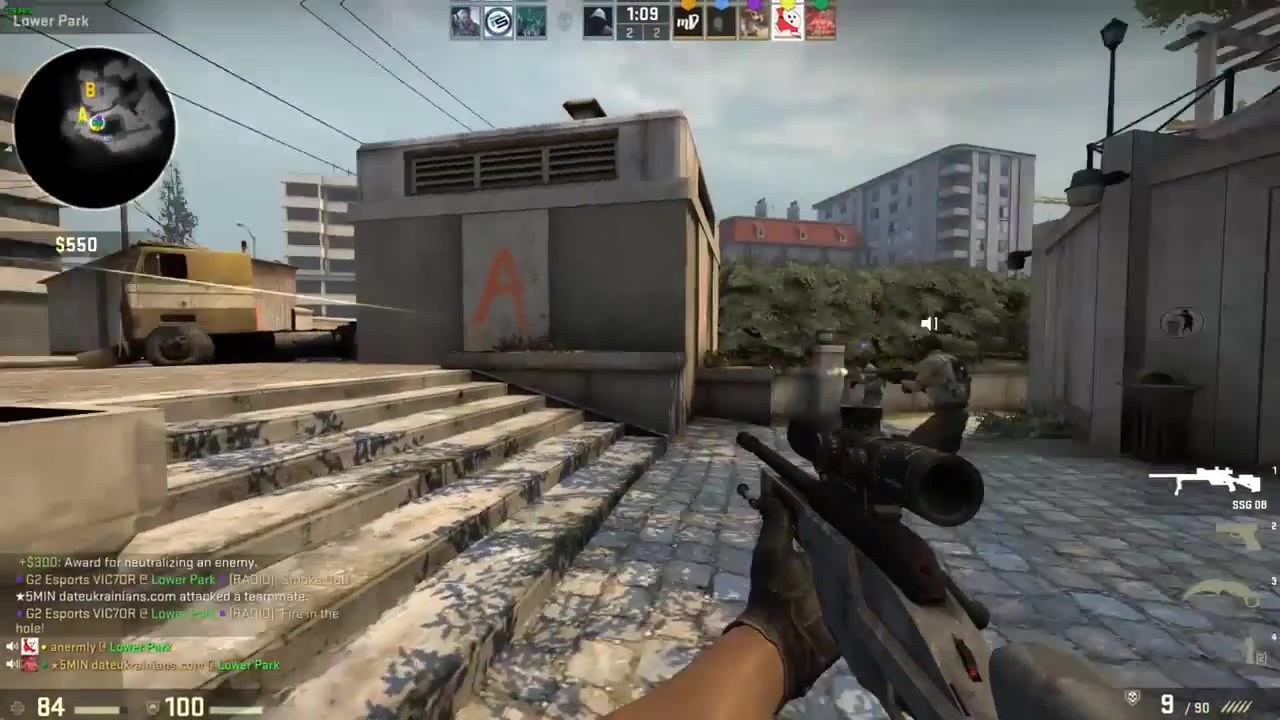Mute the voice indicator next to anermly
Viewport: 1280px width, 720px height.
[12, 647]
